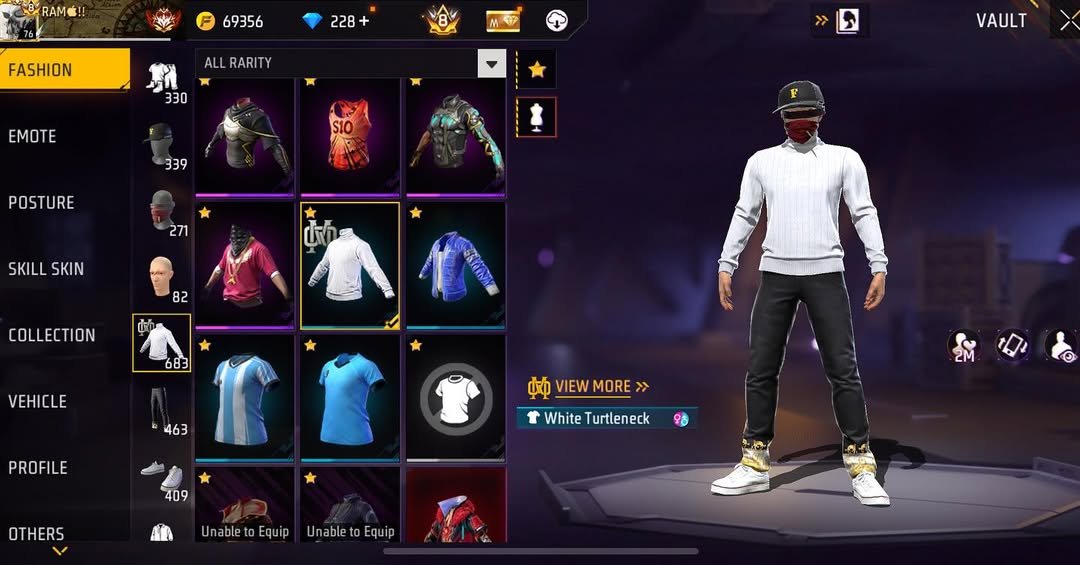
Task: Close the Vault screen
Action: click(1068, 21)
